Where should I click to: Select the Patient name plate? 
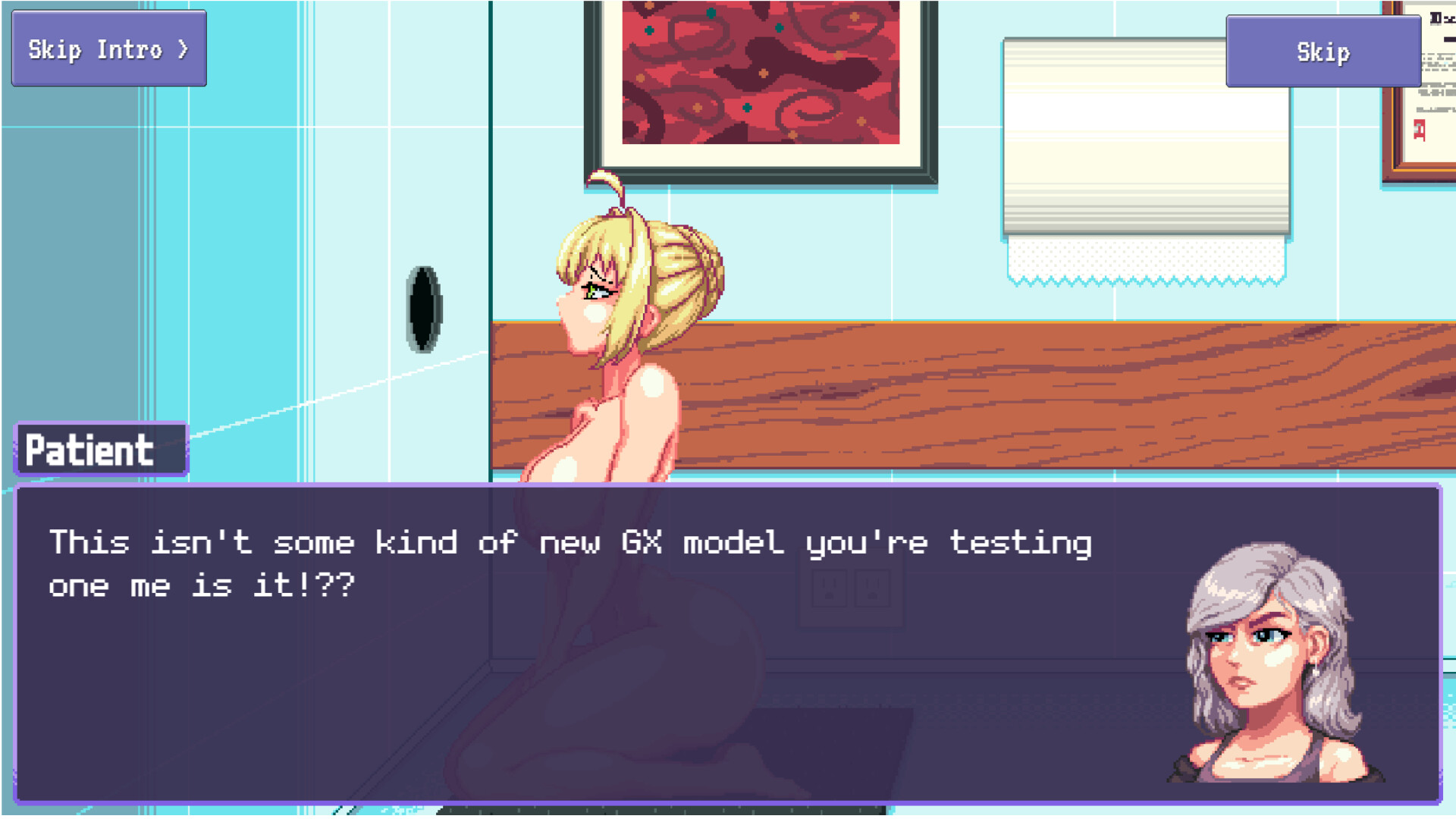click(101, 448)
